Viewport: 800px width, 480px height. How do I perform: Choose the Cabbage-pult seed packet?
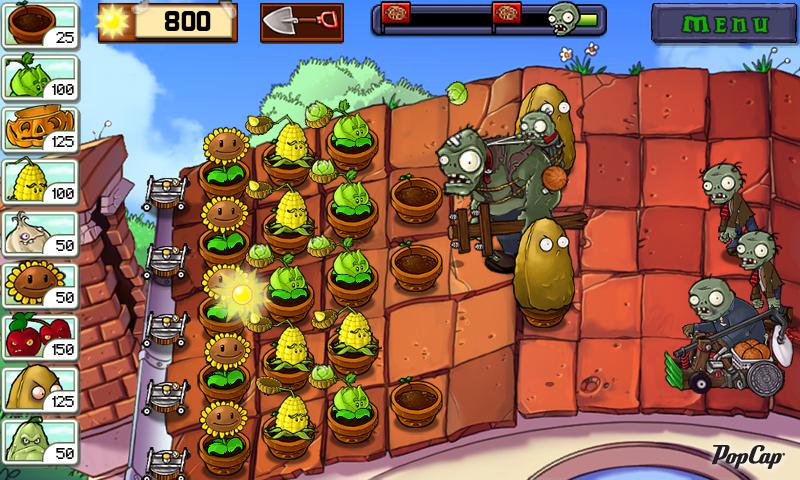40,76
